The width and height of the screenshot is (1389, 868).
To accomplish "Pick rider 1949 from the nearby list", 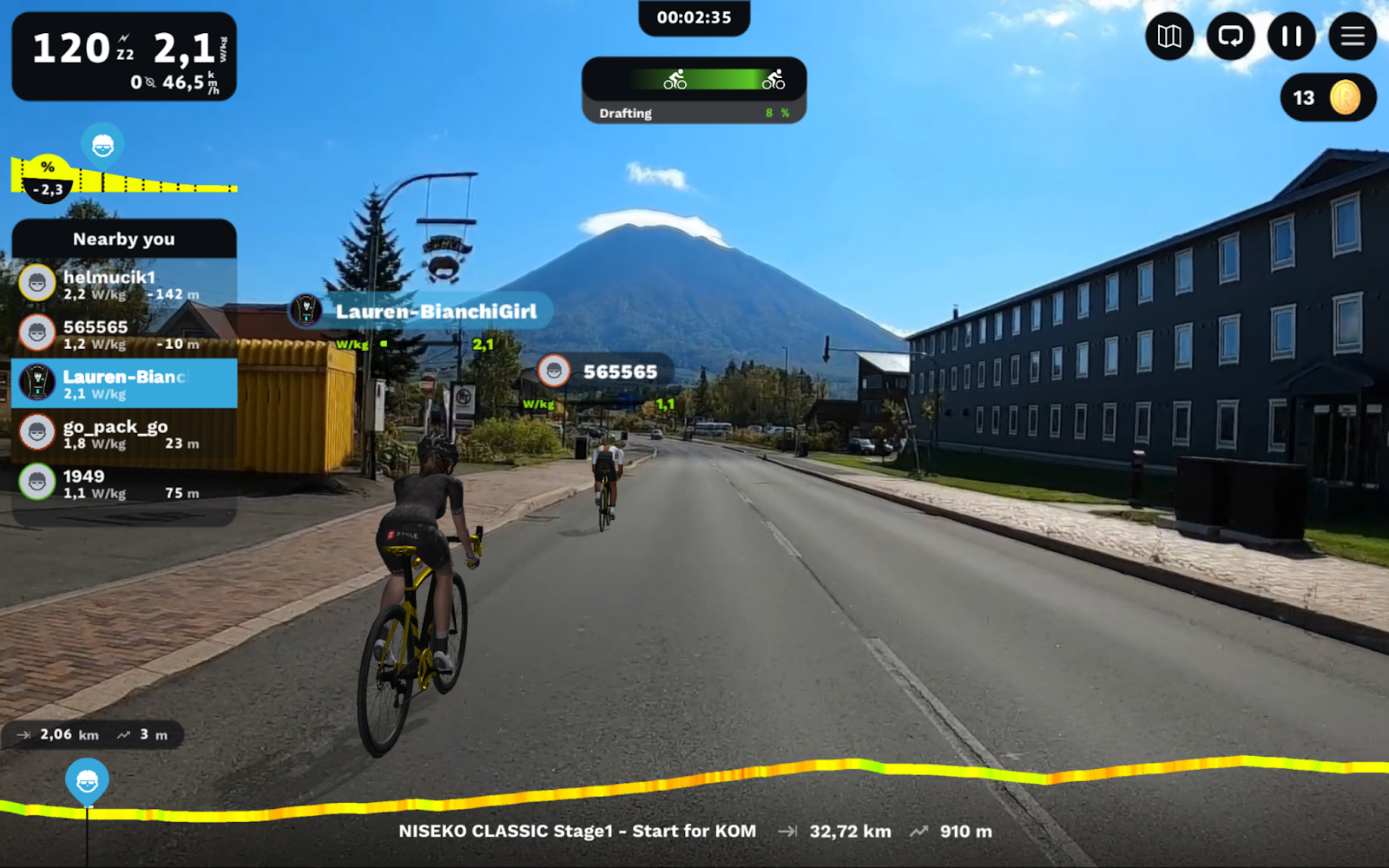I will click(124, 483).
